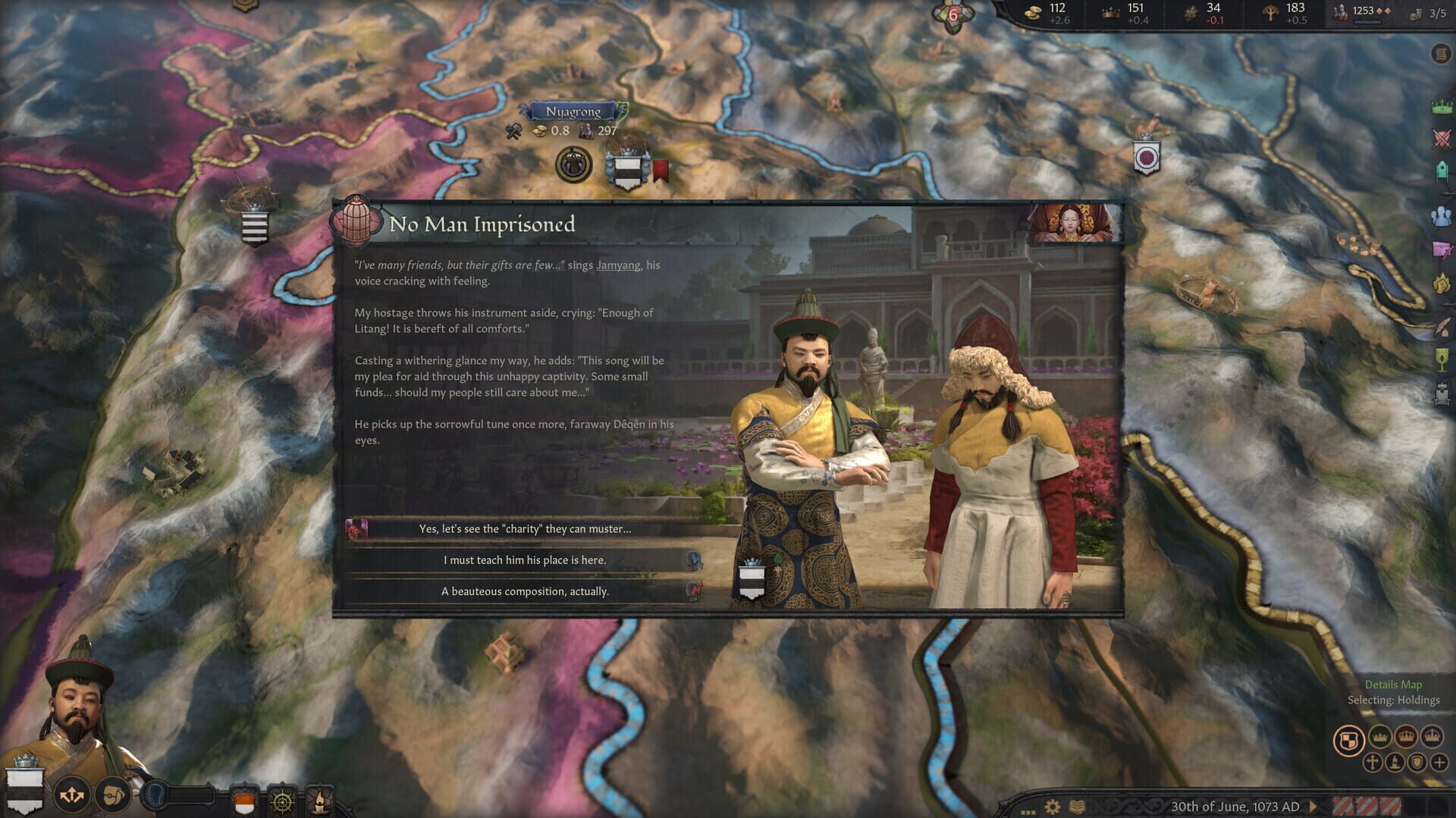
Task: Open the candle alert at the bottom left
Action: click(318, 802)
